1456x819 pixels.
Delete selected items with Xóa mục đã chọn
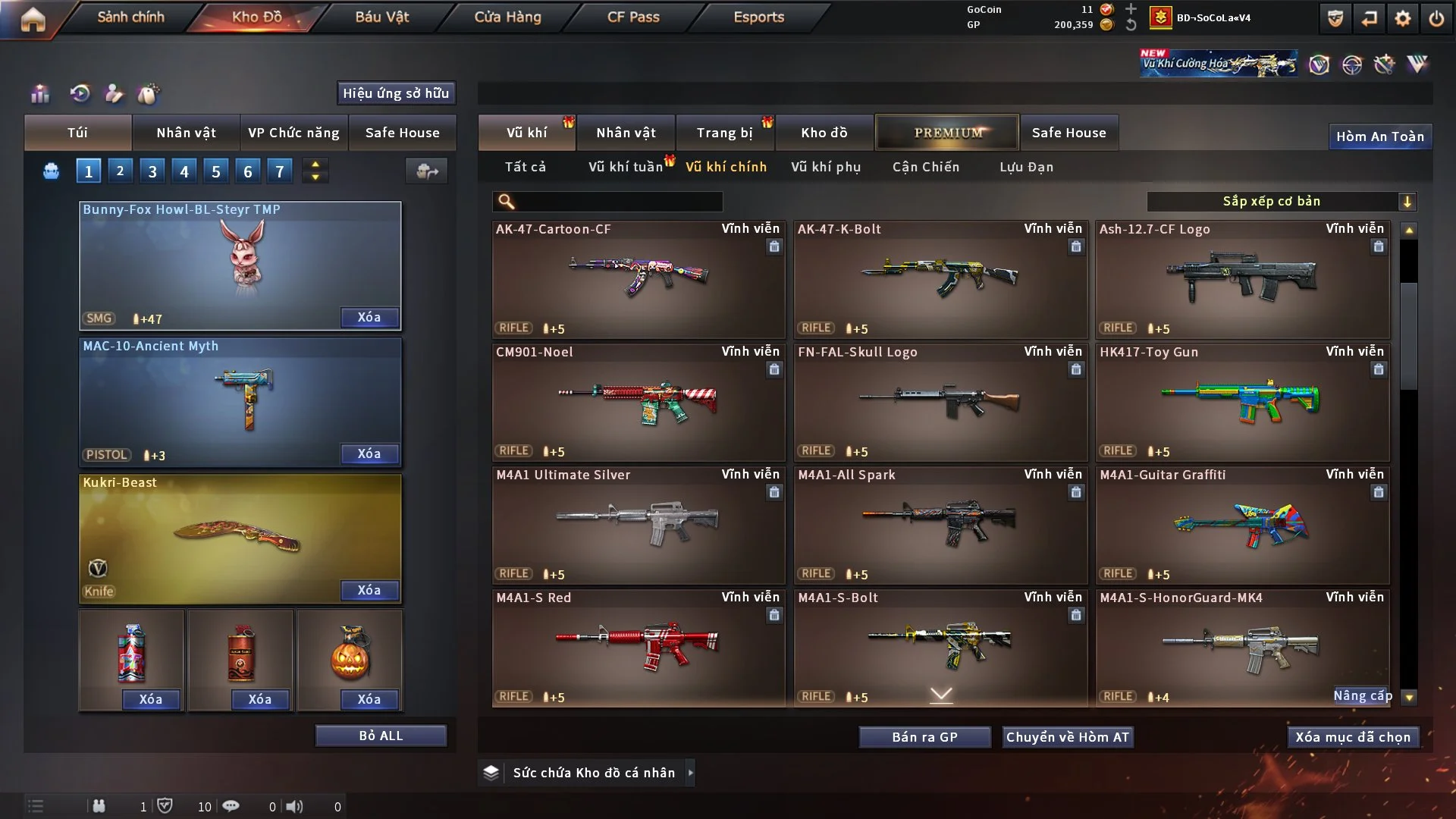pos(1353,737)
